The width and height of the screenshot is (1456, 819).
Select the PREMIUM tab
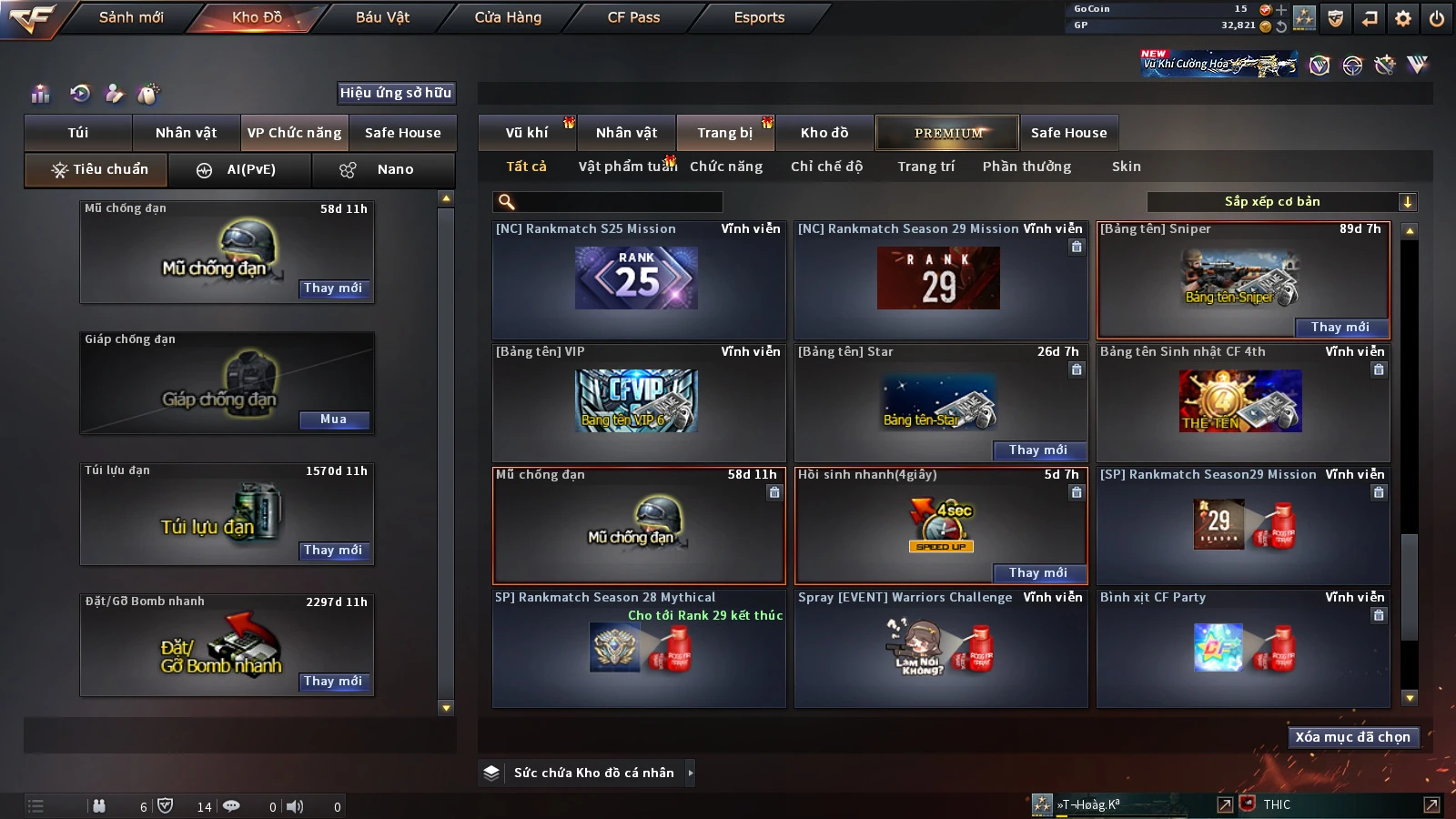click(x=947, y=133)
